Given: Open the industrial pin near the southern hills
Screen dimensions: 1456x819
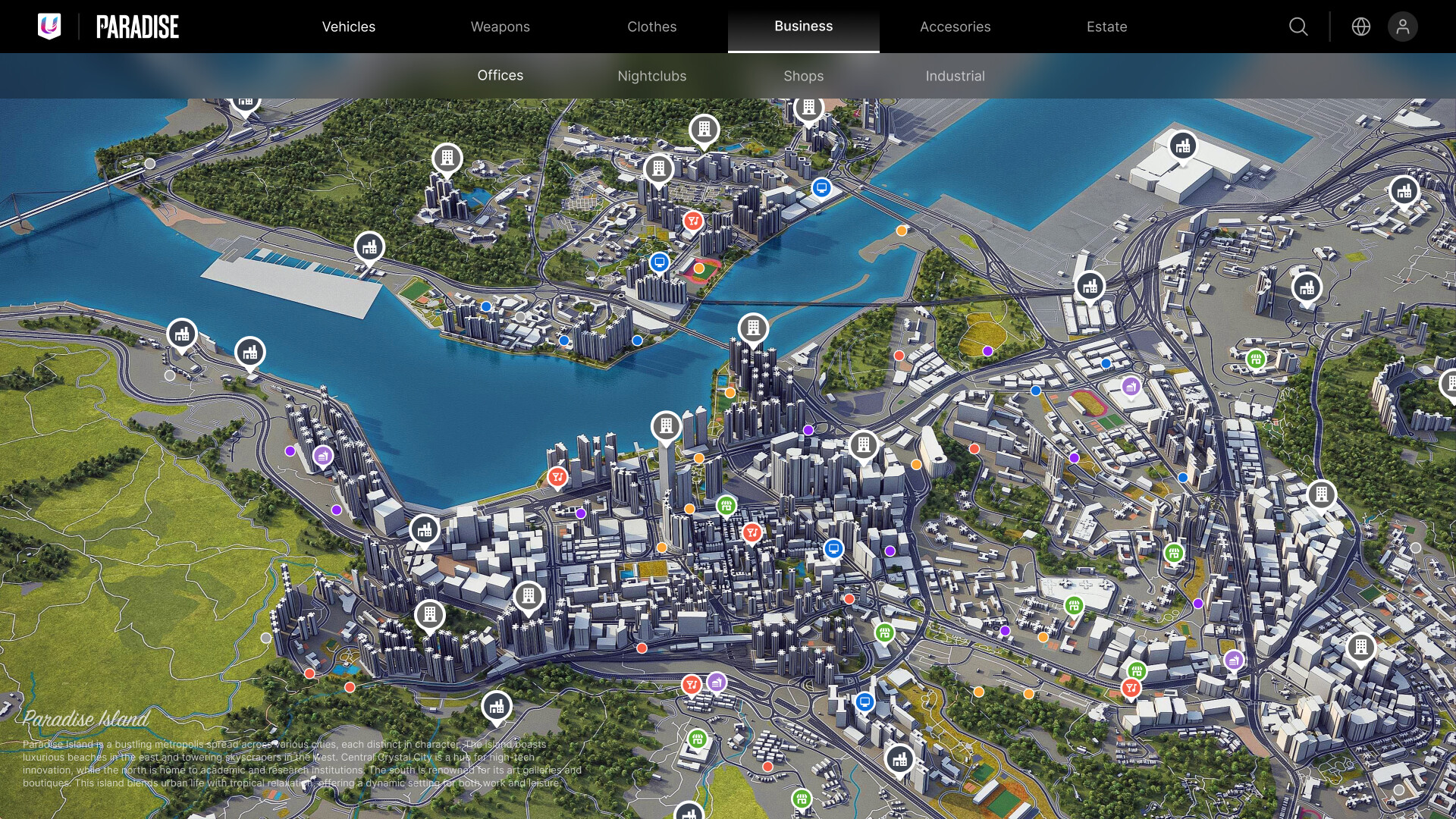Looking at the screenshot, I should [497, 705].
